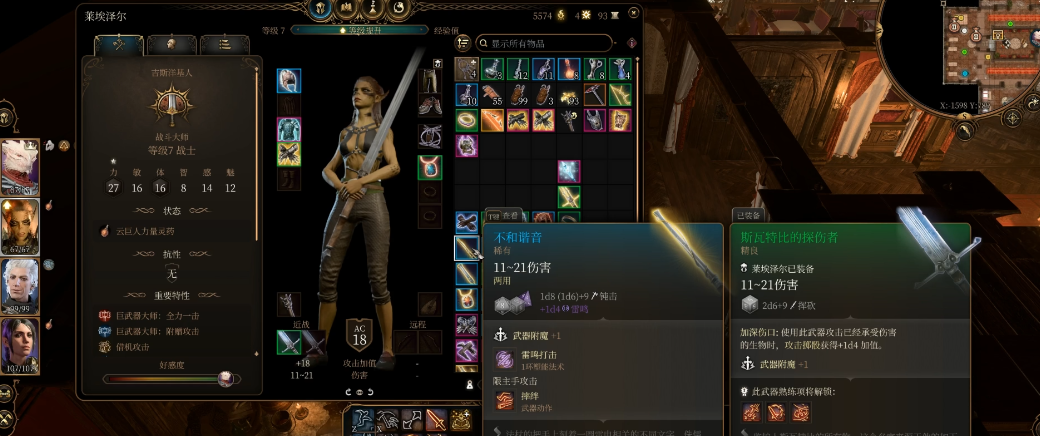Select the equipped chest armor slot
The image size is (1040, 436).
(x=289, y=129)
